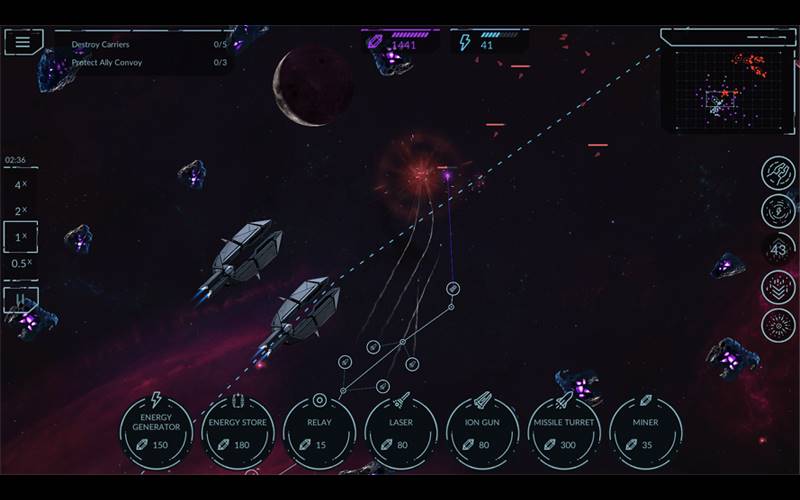Image resolution: width=800 pixels, height=500 pixels.
Task: Slow the game to 0.5x speed
Action: click(20, 263)
